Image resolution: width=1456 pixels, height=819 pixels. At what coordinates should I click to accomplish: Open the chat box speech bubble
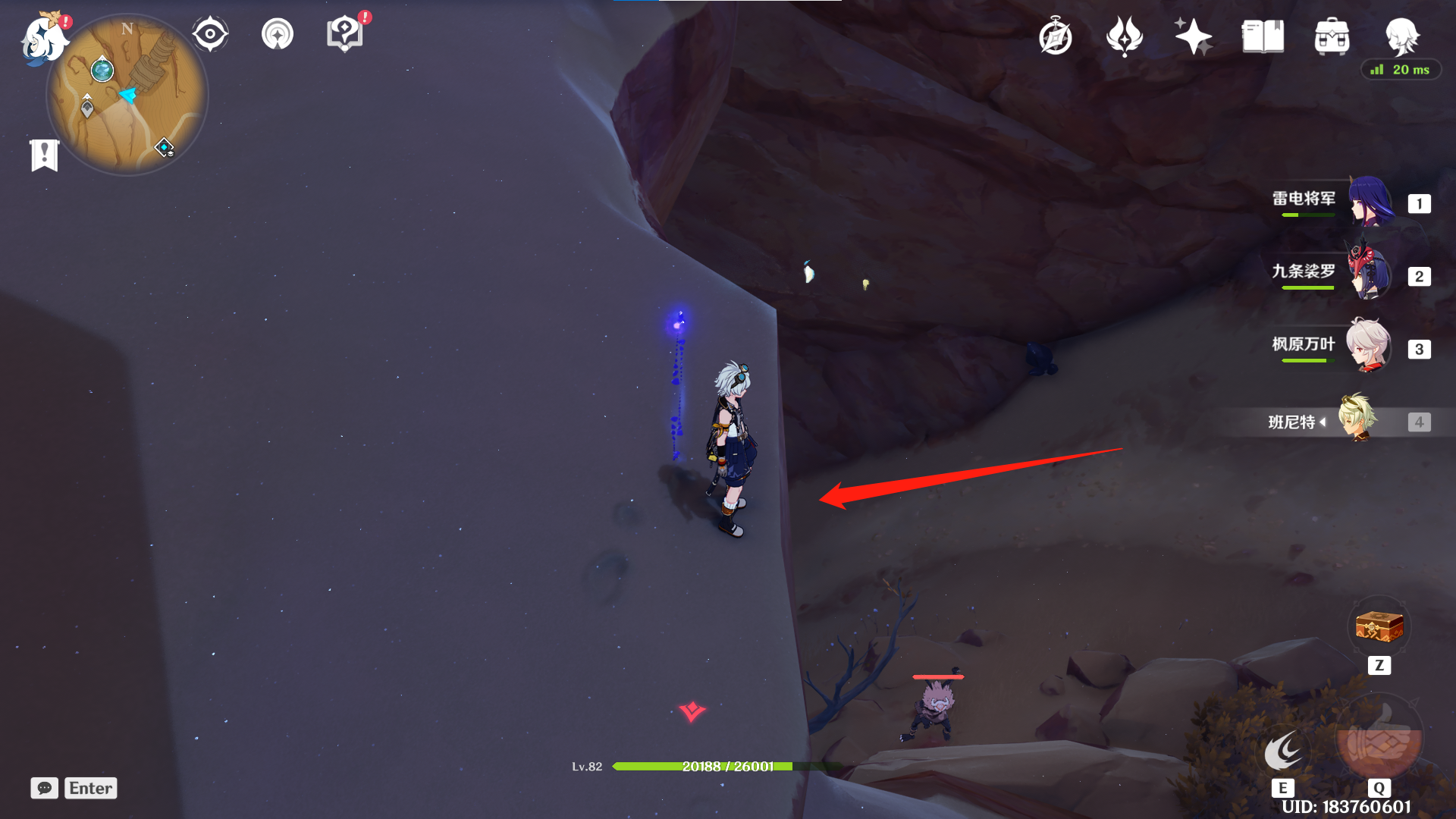tap(45, 788)
